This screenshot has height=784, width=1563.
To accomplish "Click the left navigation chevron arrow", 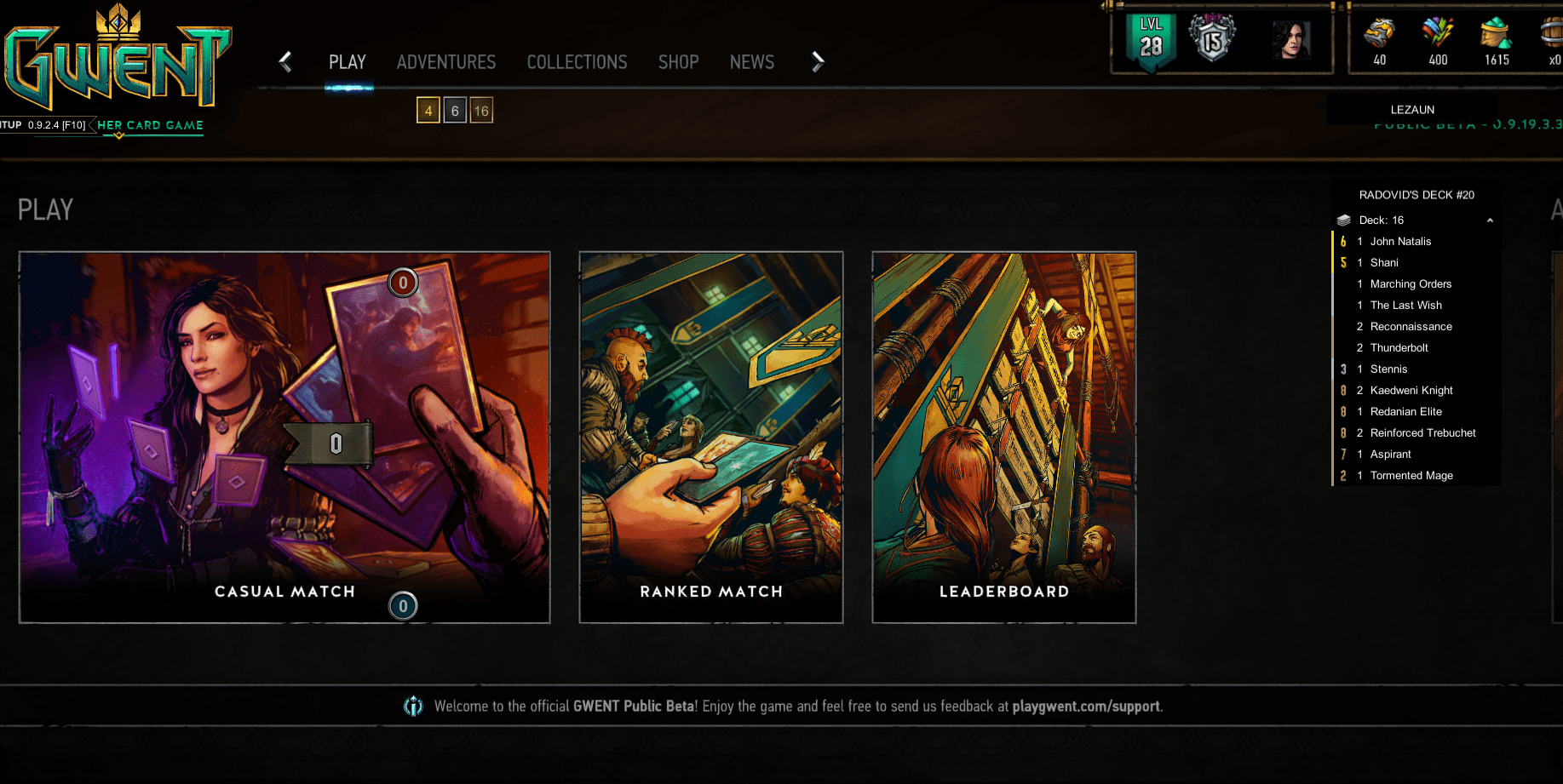I will coord(284,61).
